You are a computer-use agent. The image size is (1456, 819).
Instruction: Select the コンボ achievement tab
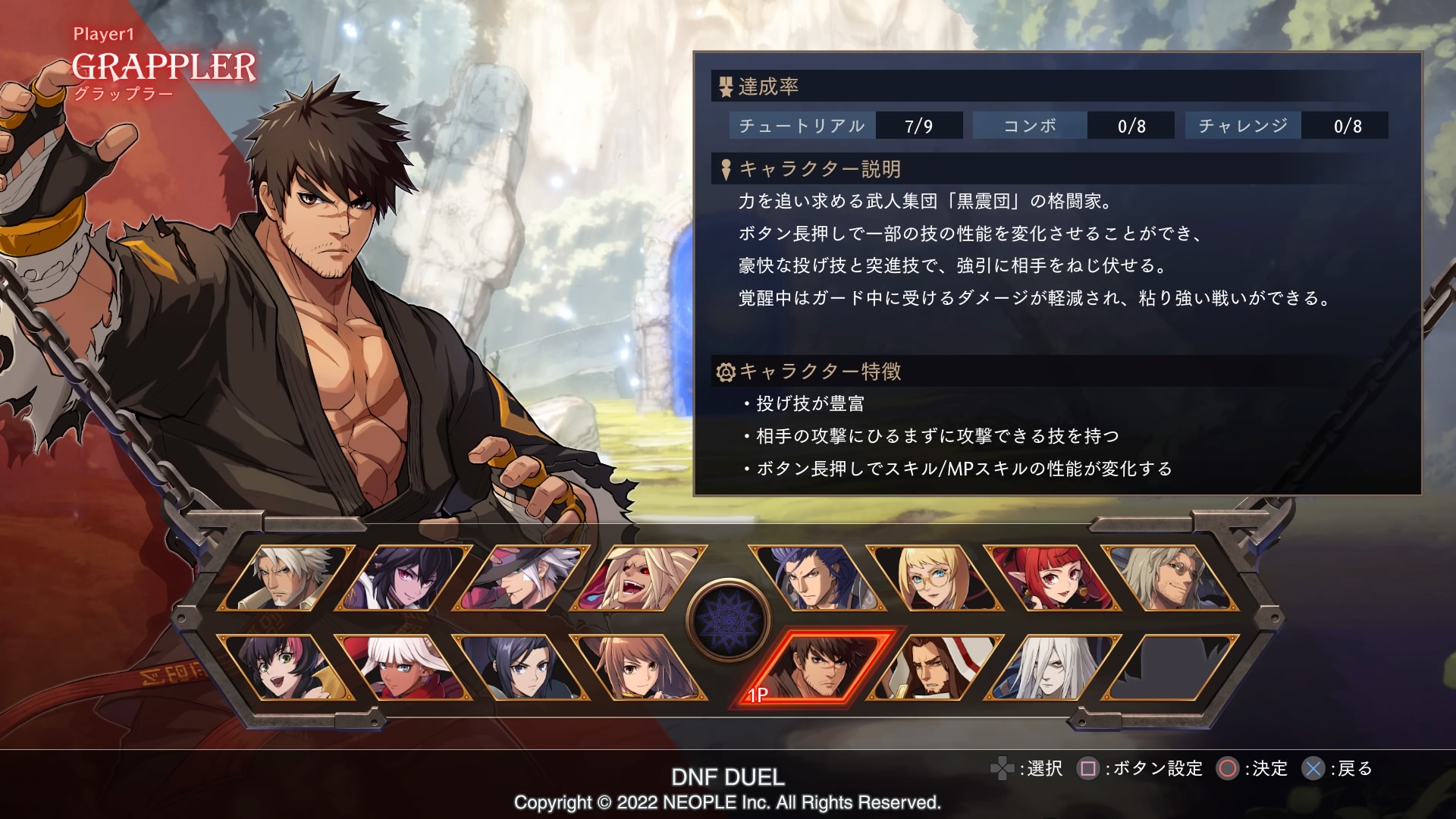click(x=1029, y=126)
